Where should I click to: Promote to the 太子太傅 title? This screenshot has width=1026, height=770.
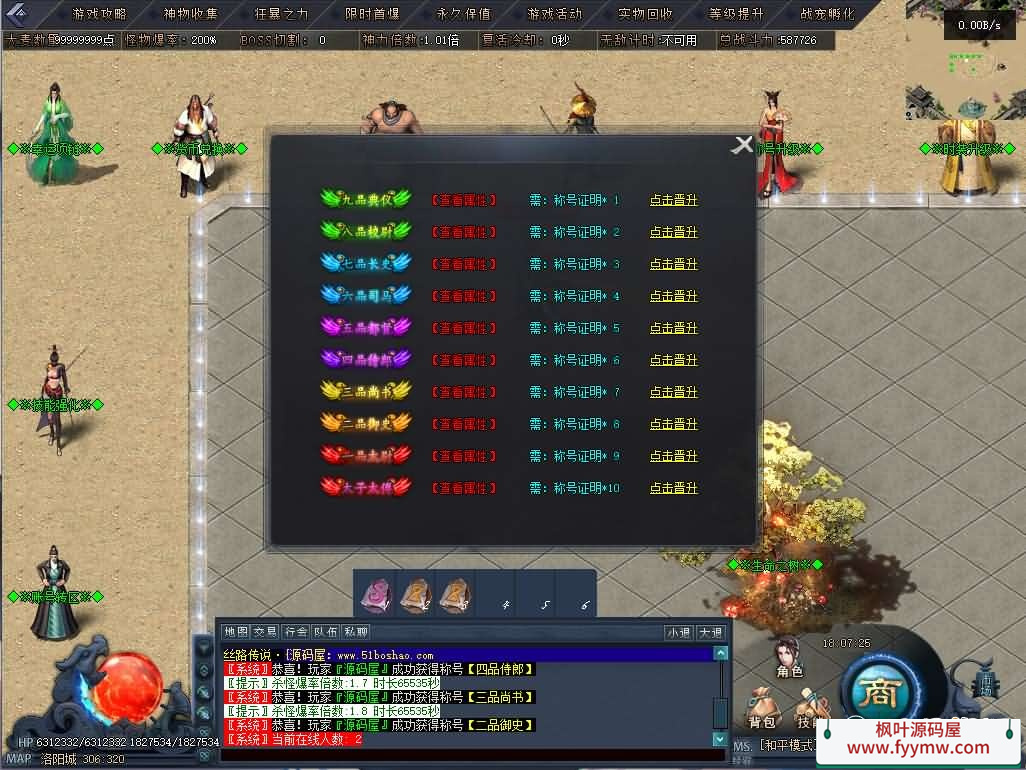(673, 488)
